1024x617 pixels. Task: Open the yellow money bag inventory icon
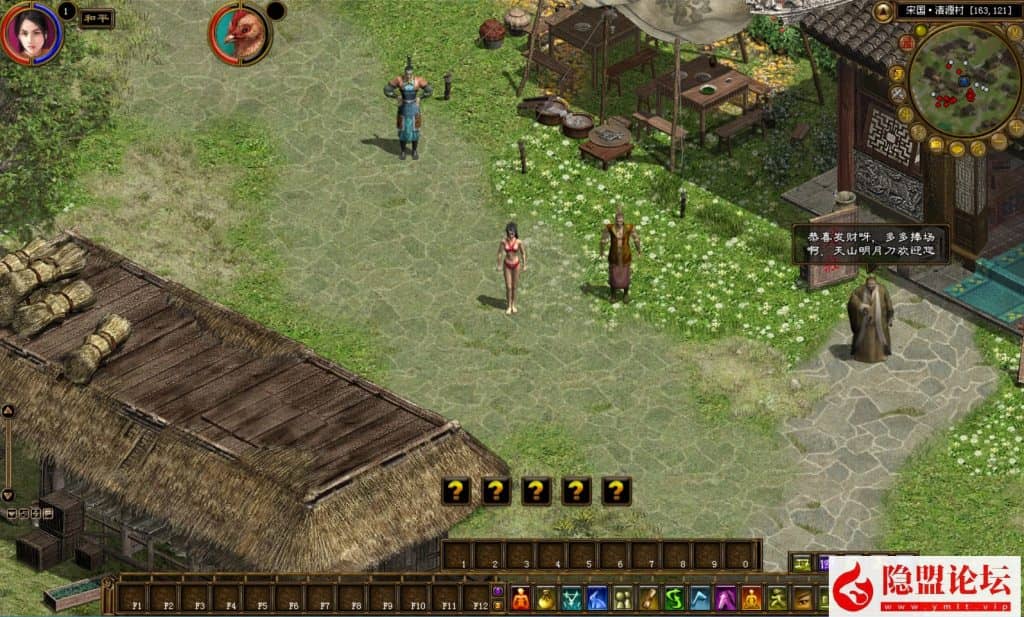click(x=546, y=598)
